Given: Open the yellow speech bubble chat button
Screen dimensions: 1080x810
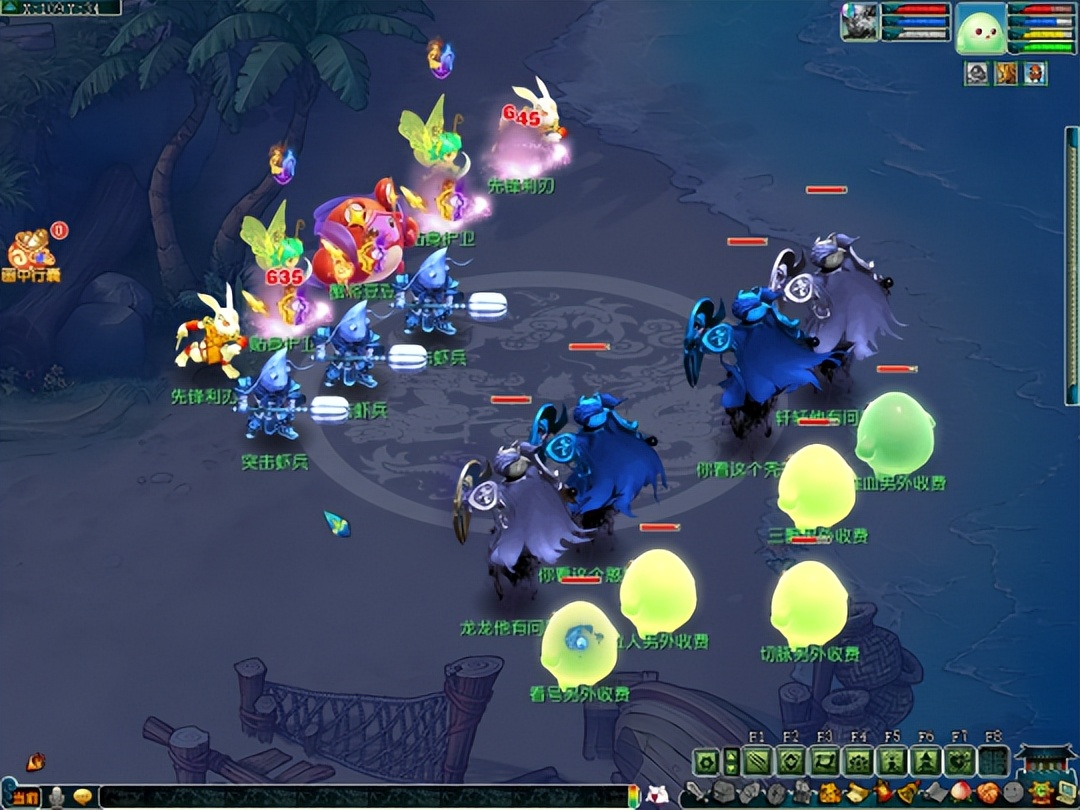Looking at the screenshot, I should [83, 797].
